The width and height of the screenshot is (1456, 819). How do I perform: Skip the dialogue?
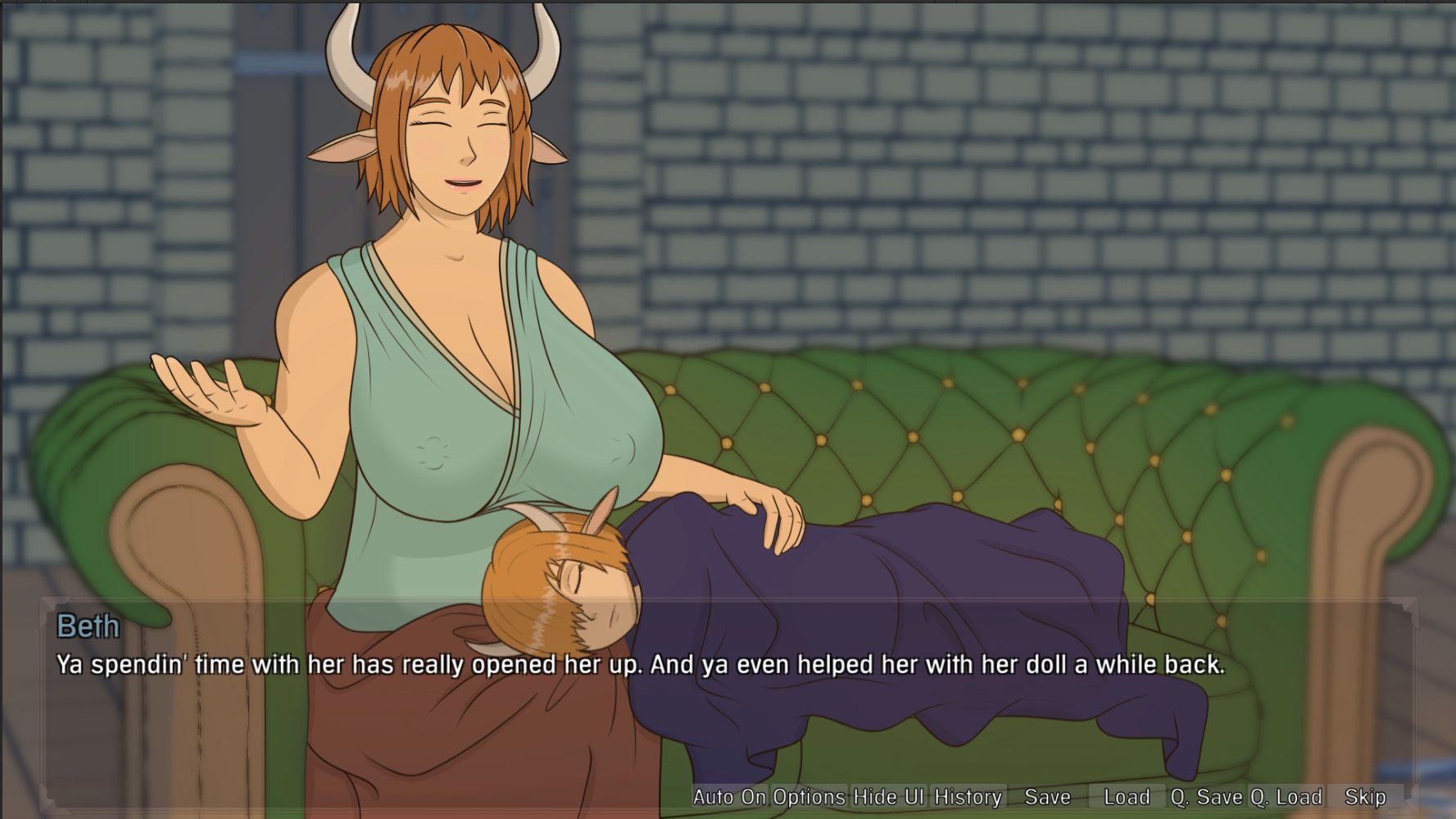1365,796
